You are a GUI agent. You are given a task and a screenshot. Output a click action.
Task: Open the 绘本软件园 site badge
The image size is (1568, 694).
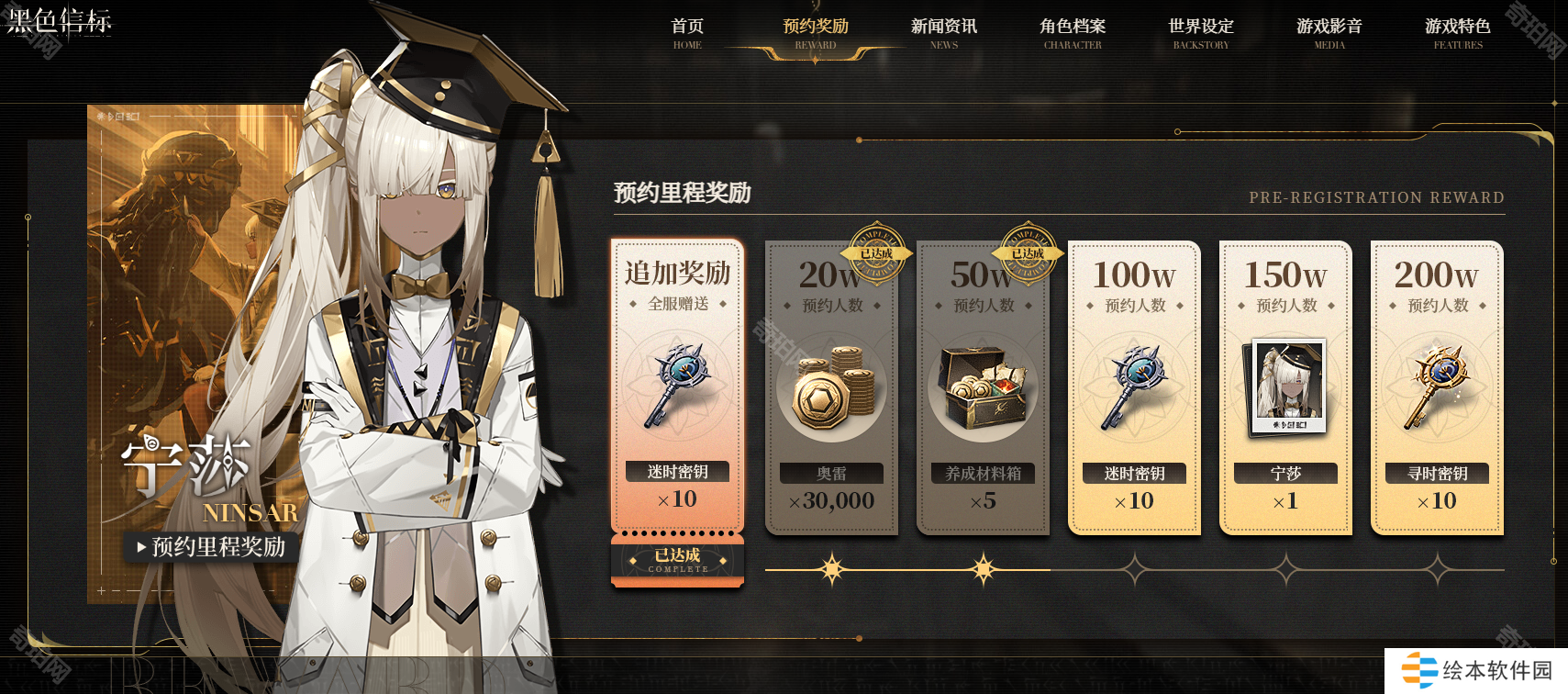point(1477,671)
